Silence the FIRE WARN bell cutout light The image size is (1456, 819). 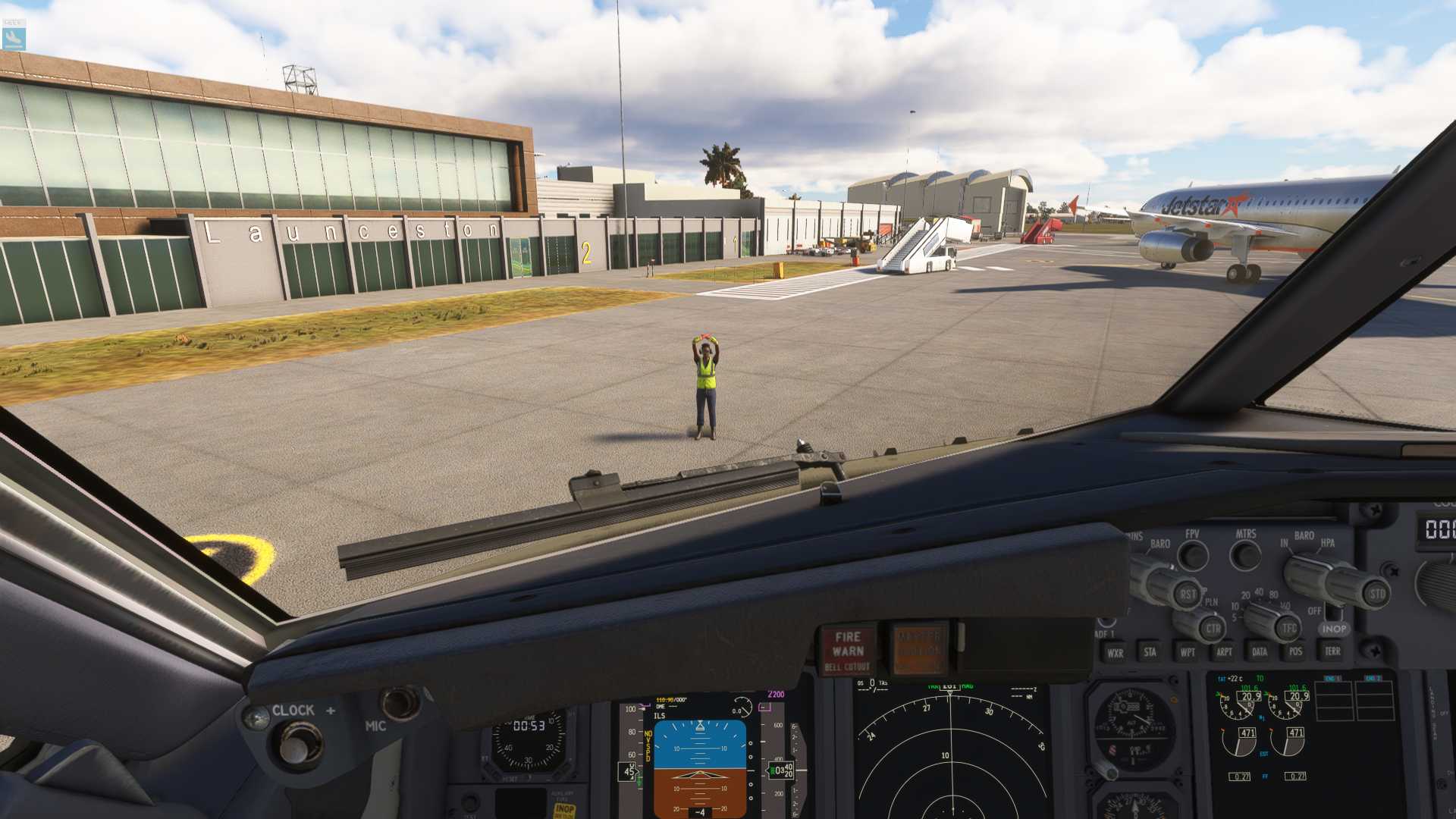coord(847,651)
